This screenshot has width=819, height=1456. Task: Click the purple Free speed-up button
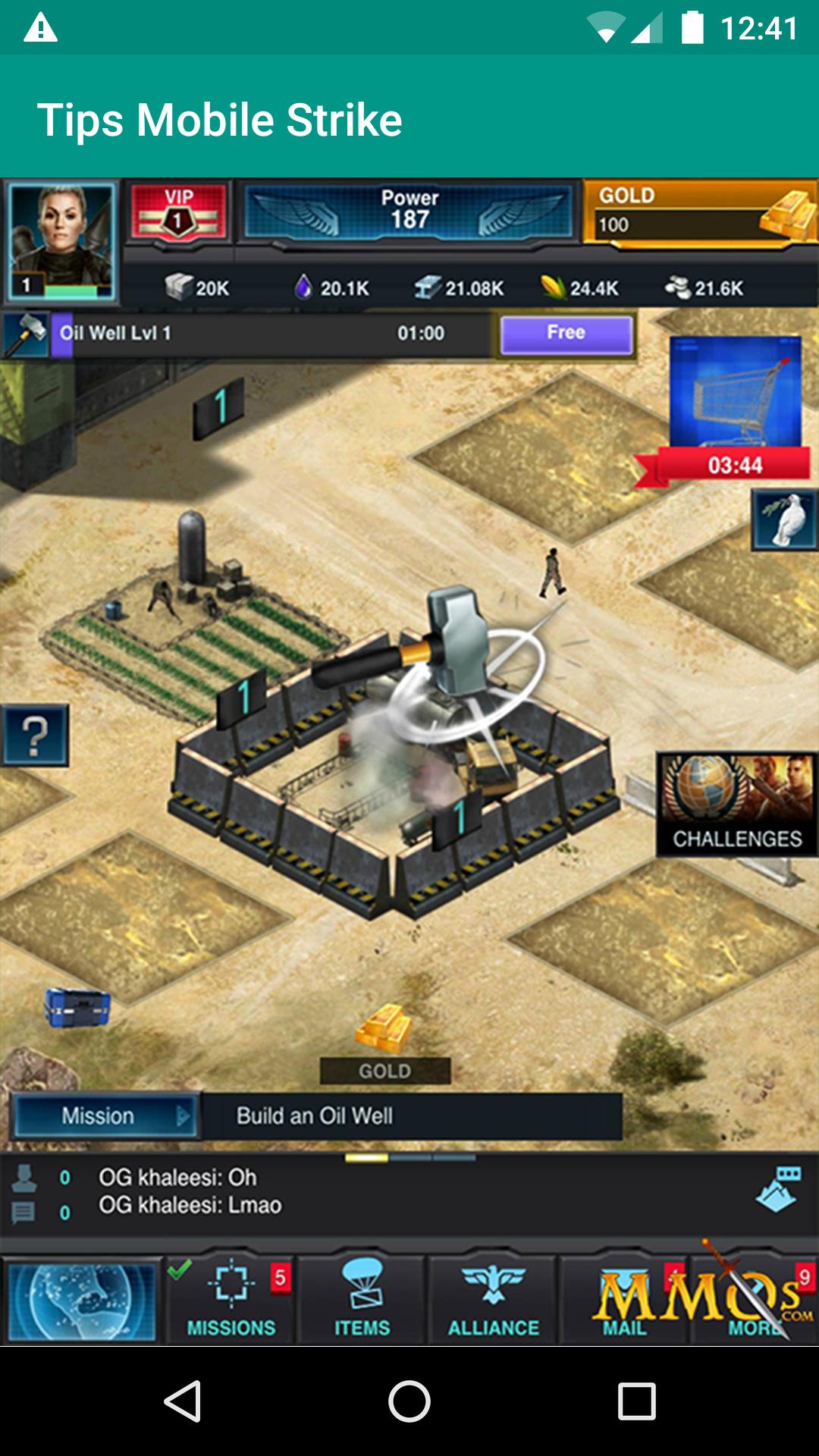[x=566, y=334]
